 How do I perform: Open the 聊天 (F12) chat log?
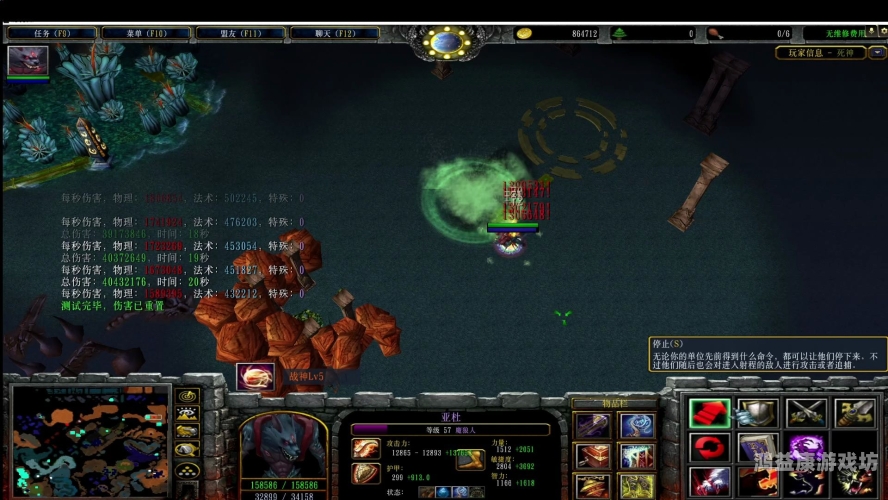pyautogui.click(x=335, y=33)
